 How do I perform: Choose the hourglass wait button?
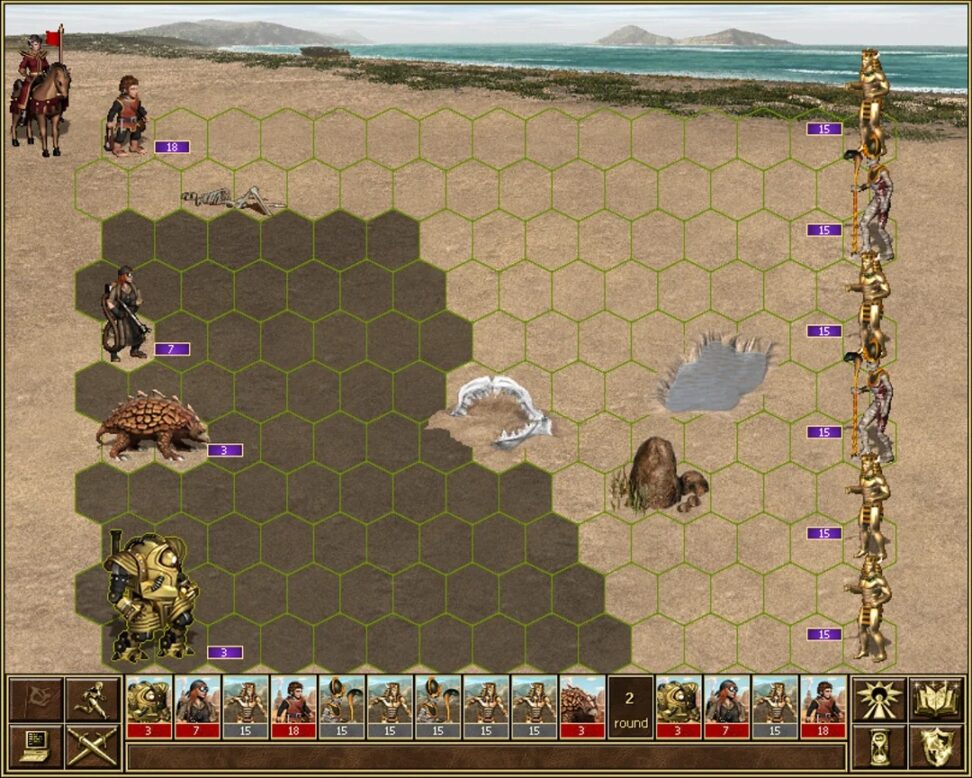(879, 746)
